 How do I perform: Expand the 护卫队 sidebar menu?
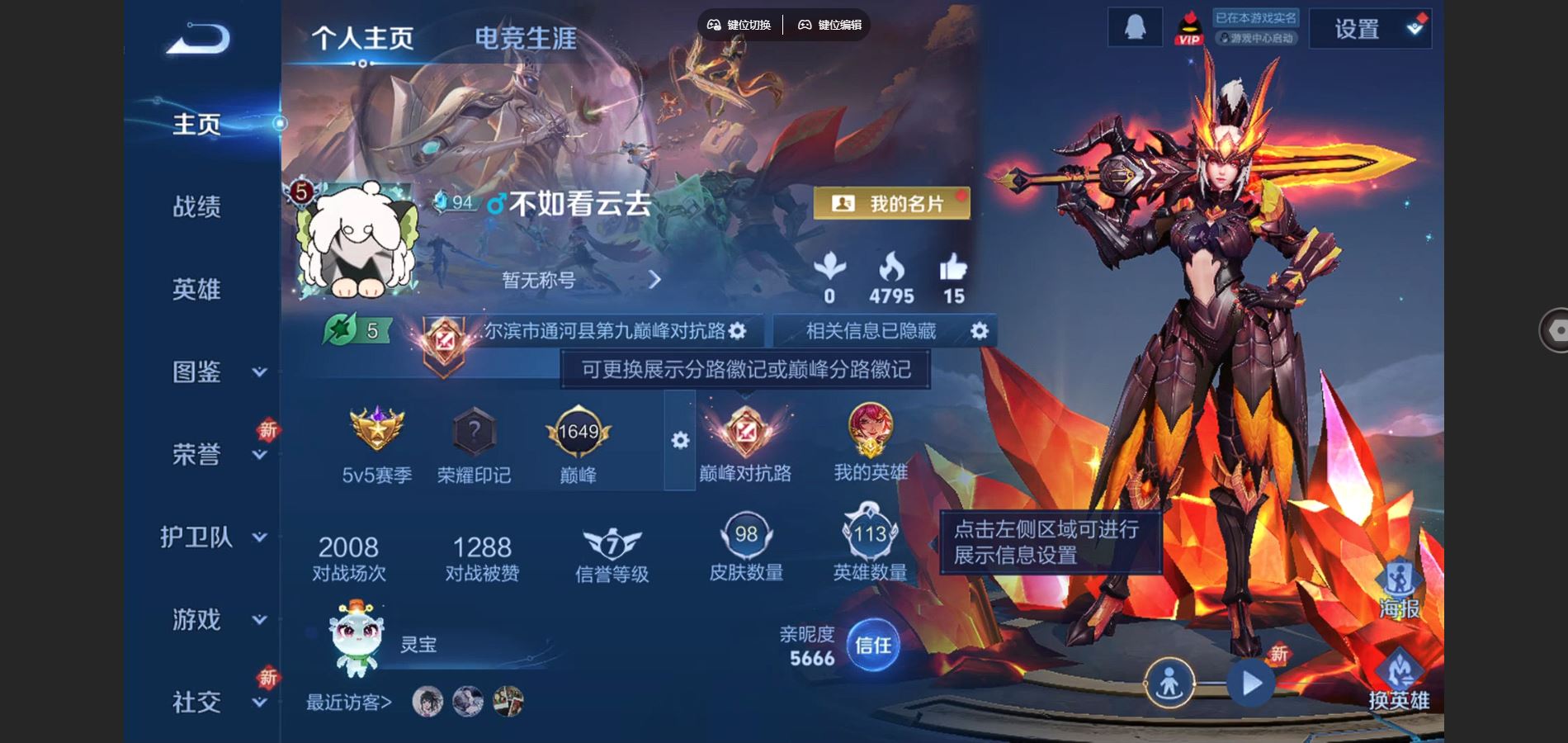(213, 537)
